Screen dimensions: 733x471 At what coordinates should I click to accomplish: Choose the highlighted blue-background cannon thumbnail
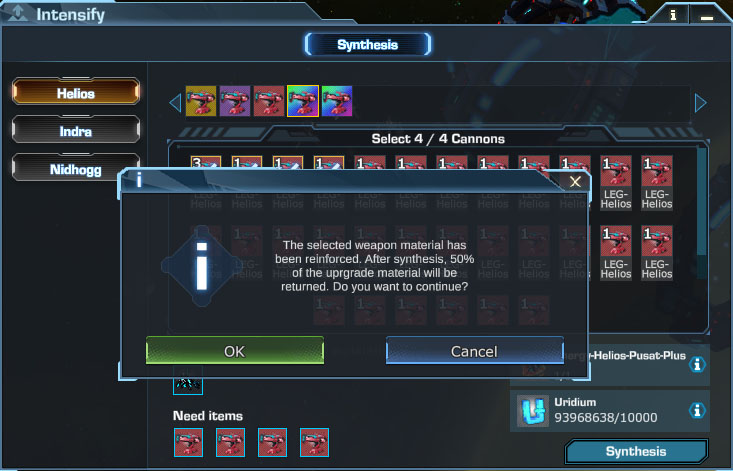pyautogui.click(x=303, y=101)
